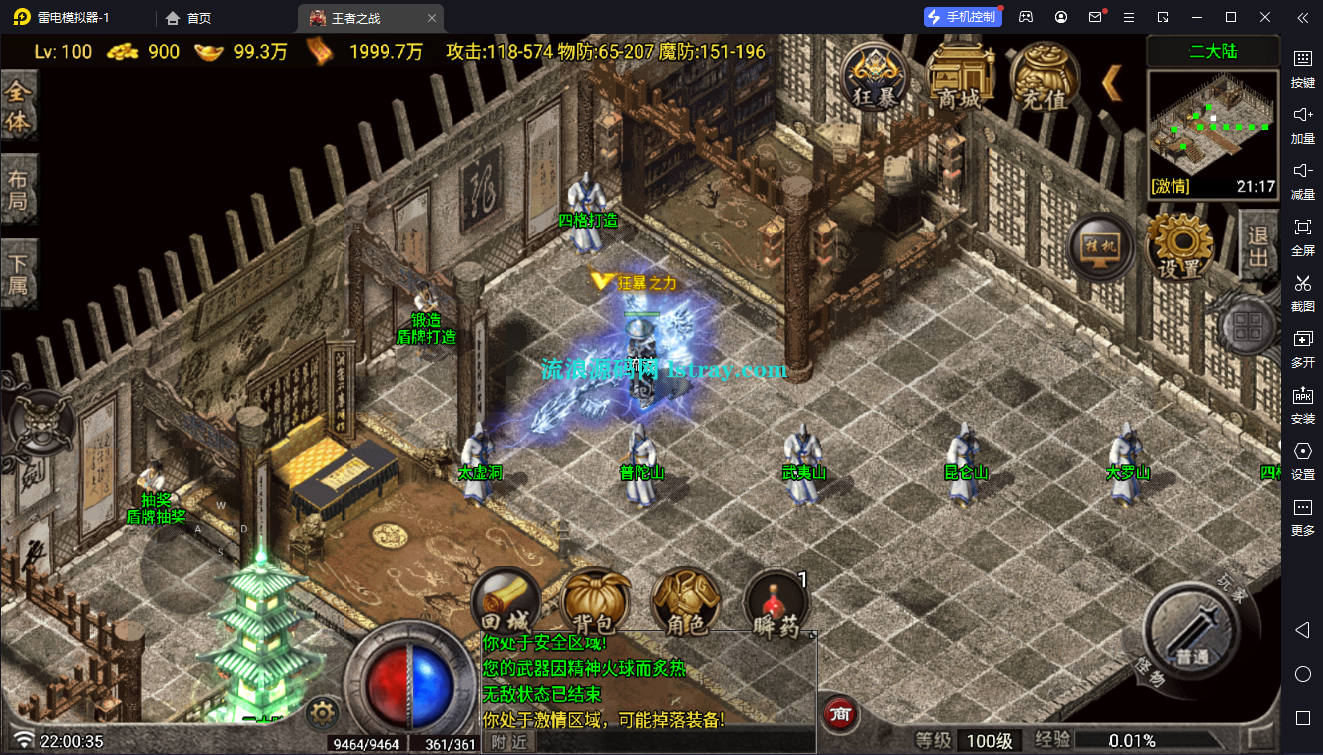Use the 回城 return scroll
The height and width of the screenshot is (755, 1323).
(506, 604)
